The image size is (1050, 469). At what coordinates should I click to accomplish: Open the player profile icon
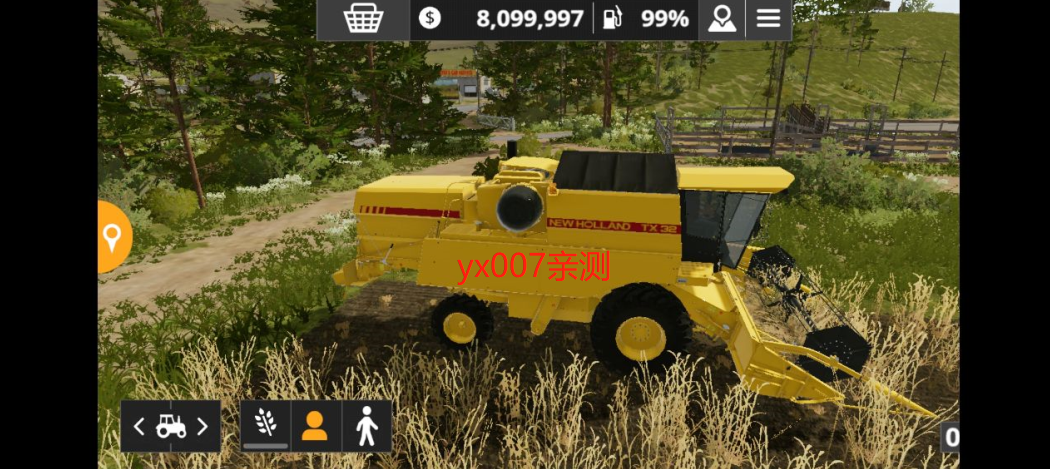[720, 19]
